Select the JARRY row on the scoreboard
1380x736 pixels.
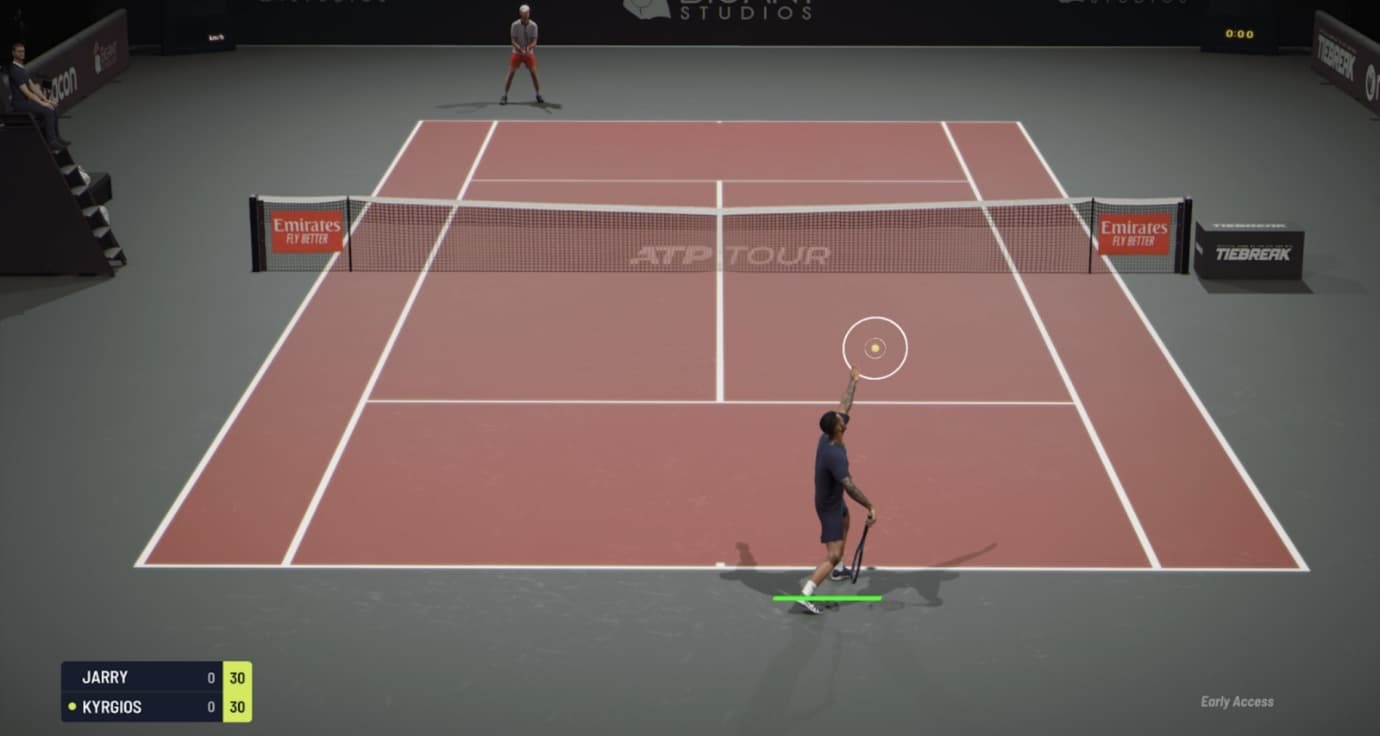(140, 676)
